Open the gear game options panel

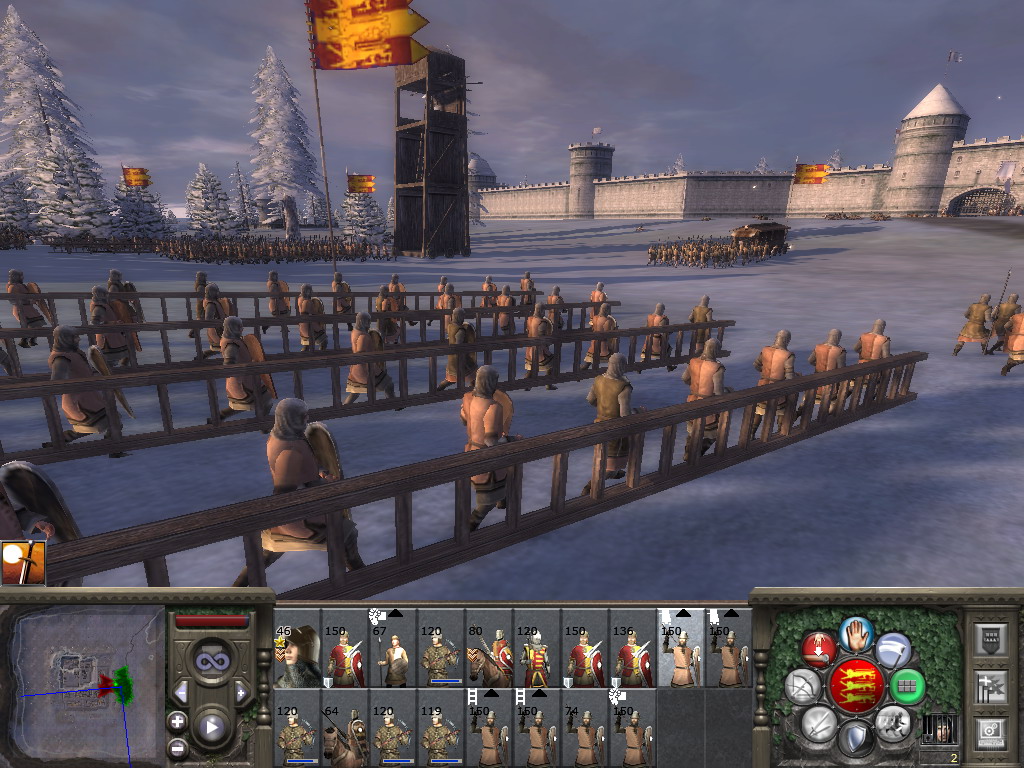(x=990, y=732)
